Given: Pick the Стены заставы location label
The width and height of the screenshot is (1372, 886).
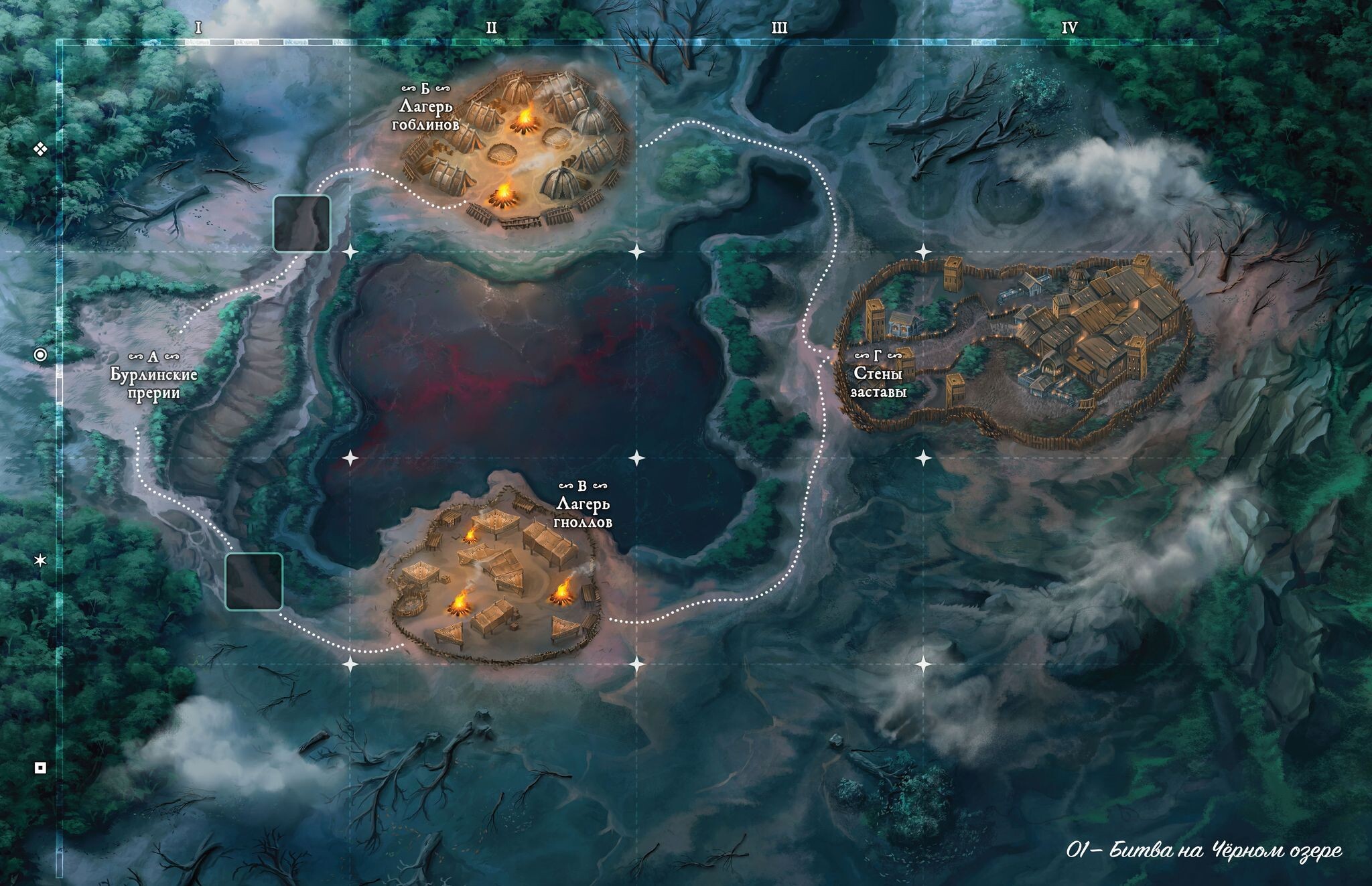Looking at the screenshot, I should click(878, 374).
